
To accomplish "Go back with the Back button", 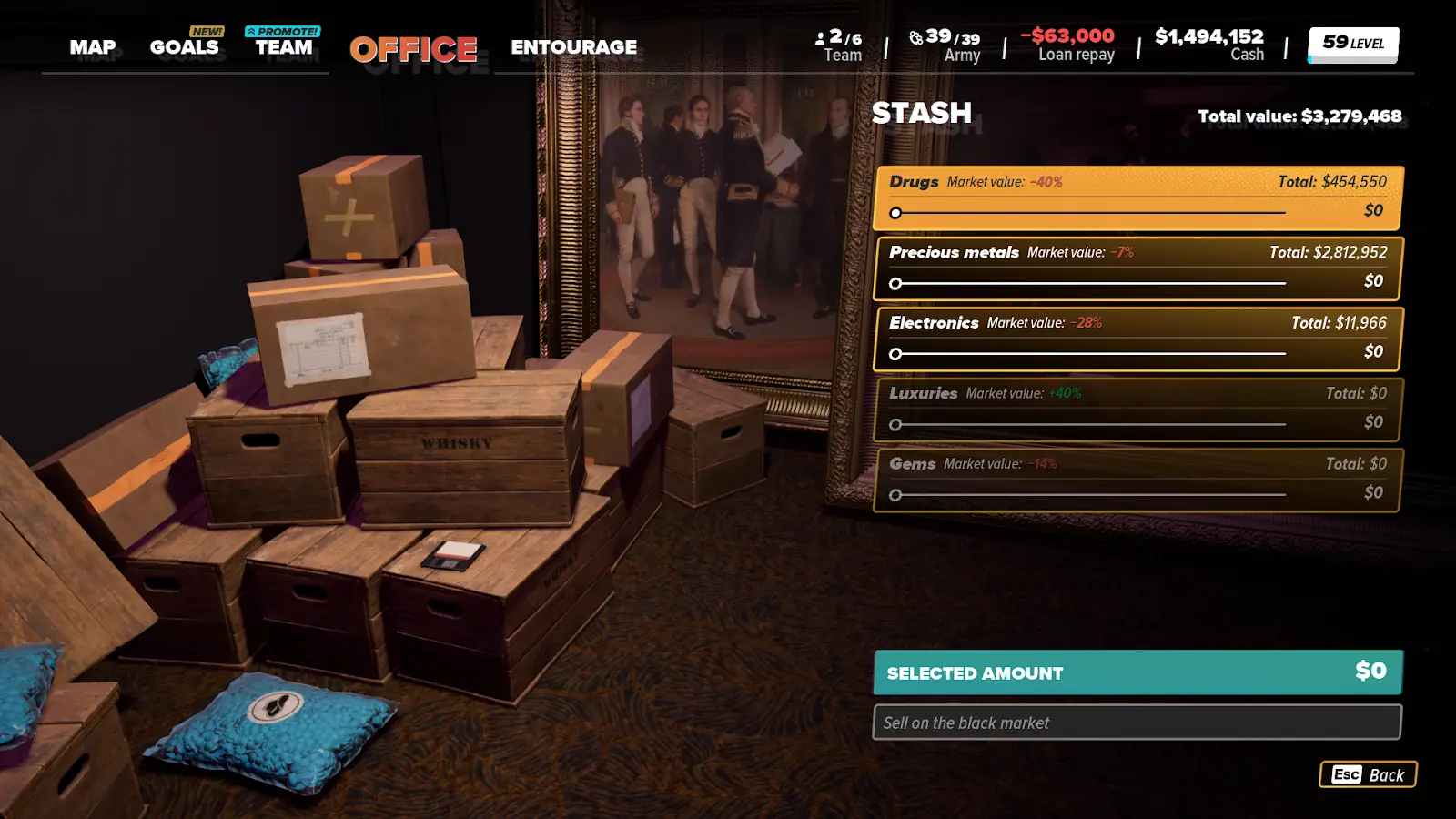I will (x=1368, y=774).
